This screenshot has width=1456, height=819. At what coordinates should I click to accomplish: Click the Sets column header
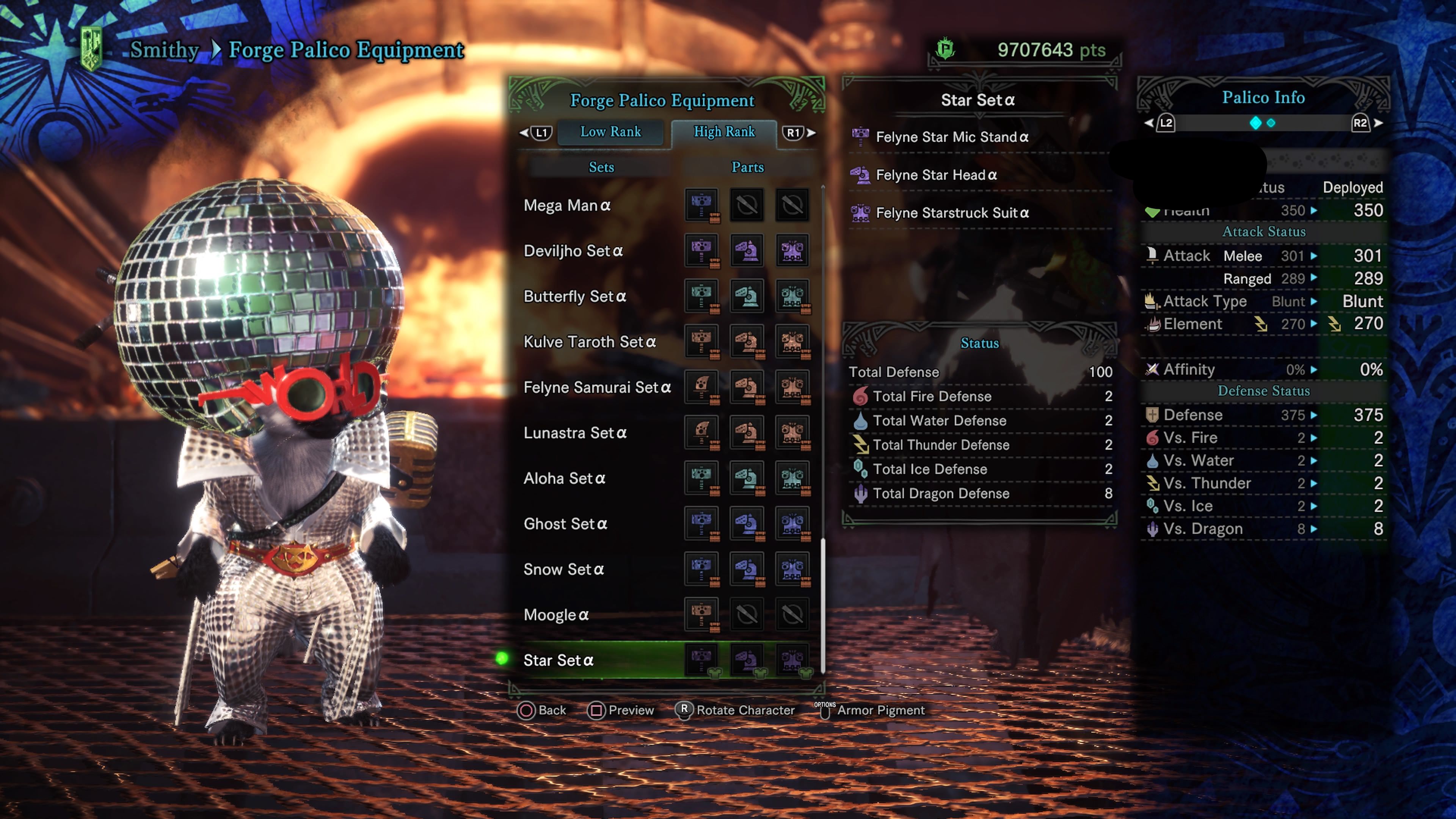click(x=601, y=167)
